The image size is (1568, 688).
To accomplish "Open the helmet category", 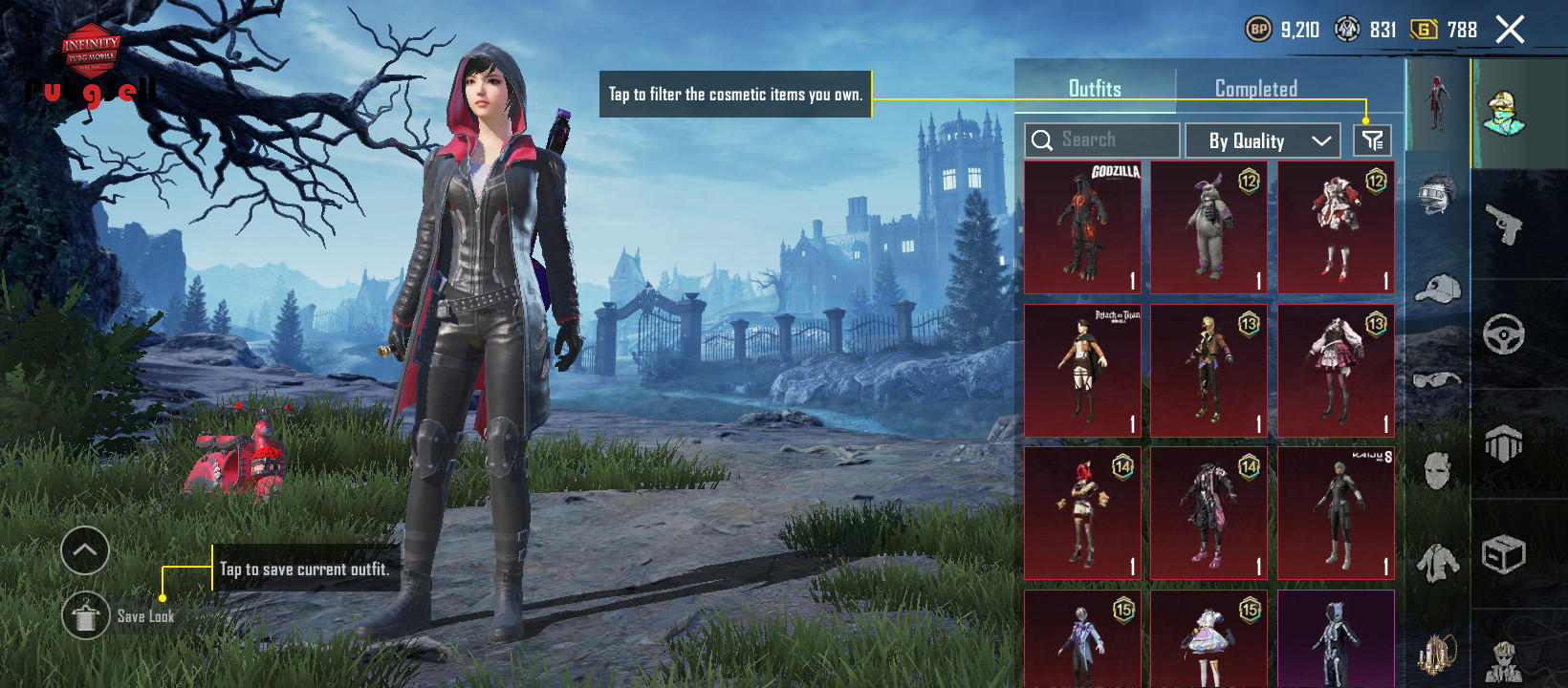I will pyautogui.click(x=1437, y=194).
